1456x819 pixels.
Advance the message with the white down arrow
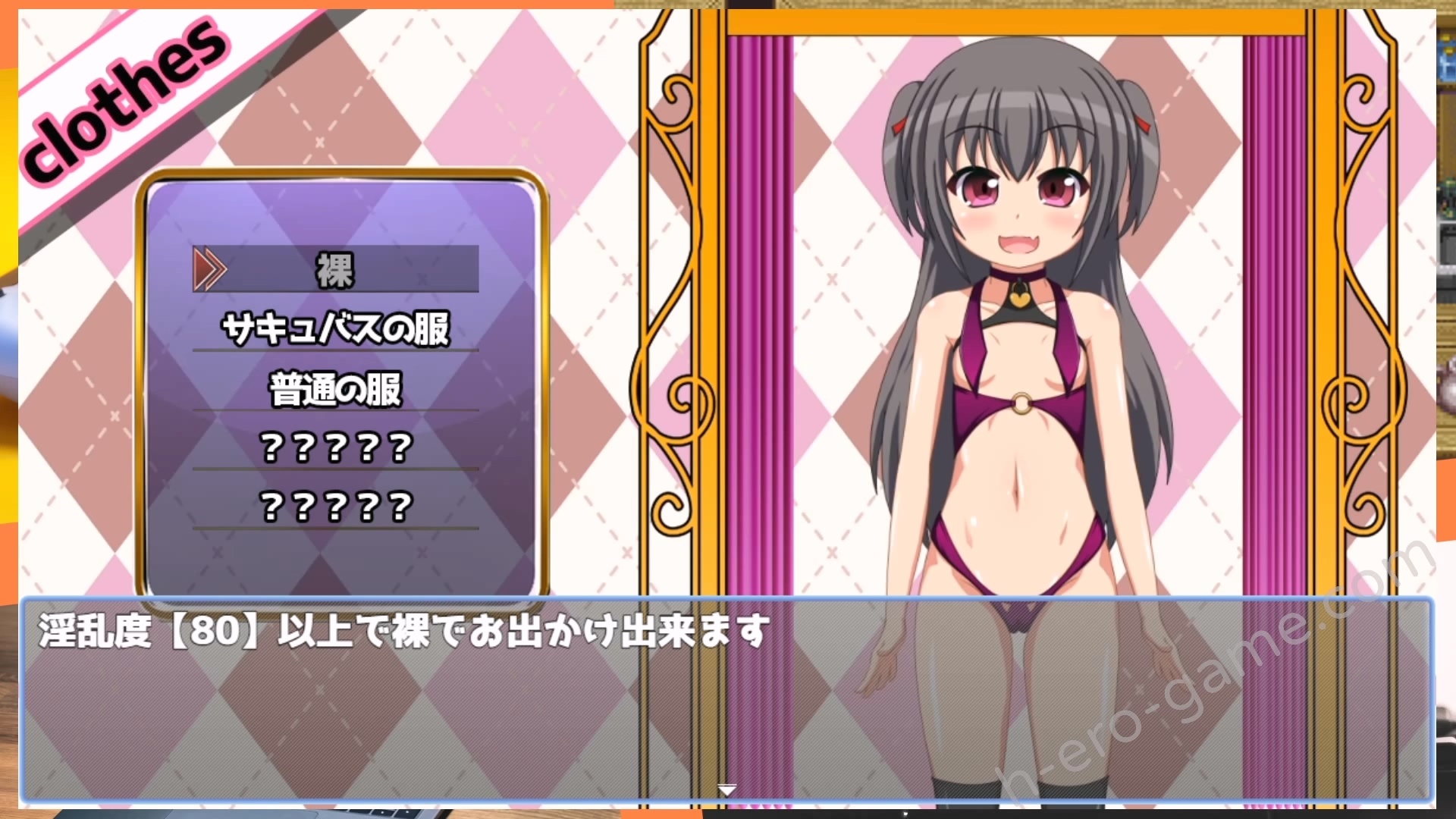726,790
